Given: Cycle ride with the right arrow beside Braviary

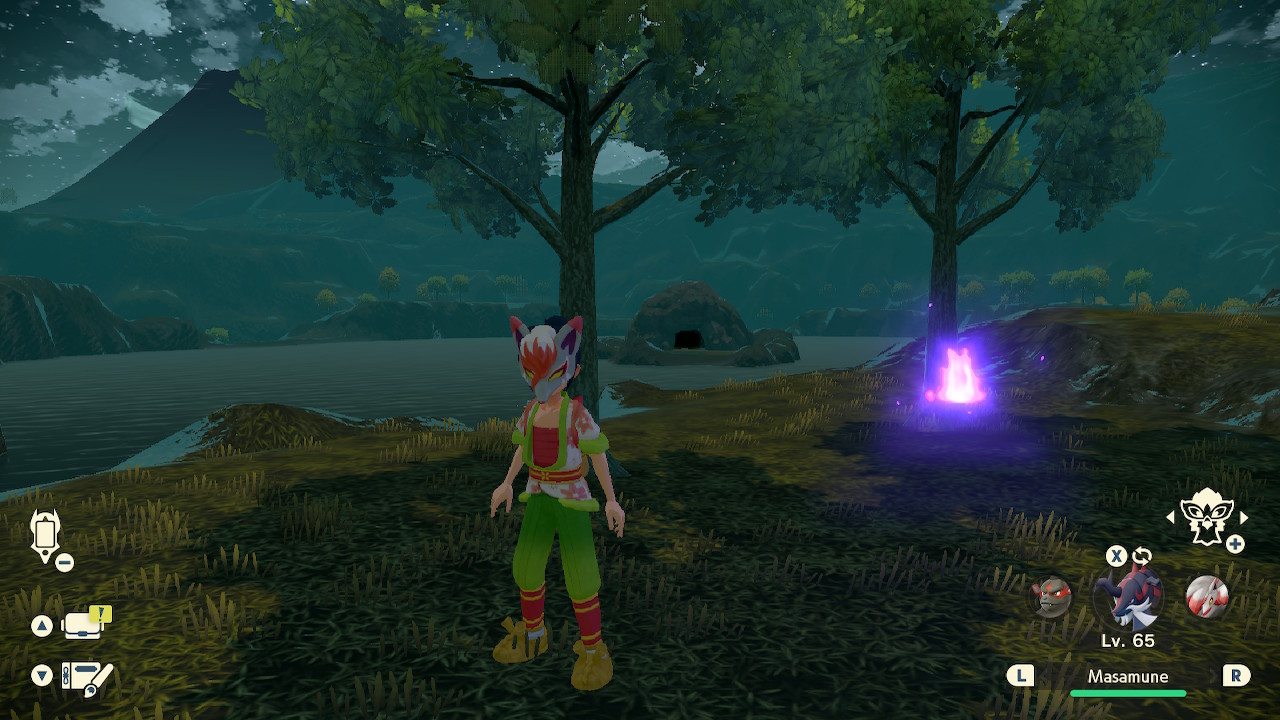Looking at the screenshot, I should [1244, 517].
